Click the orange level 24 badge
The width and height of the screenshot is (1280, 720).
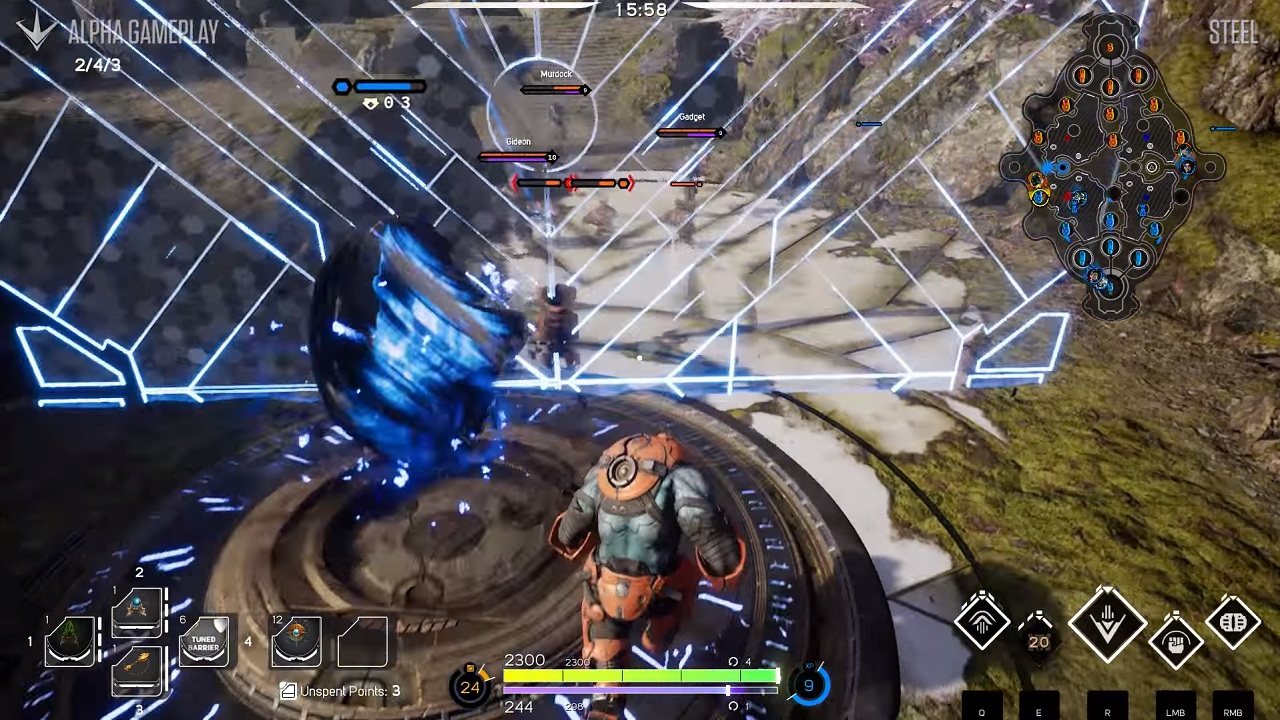tap(470, 687)
